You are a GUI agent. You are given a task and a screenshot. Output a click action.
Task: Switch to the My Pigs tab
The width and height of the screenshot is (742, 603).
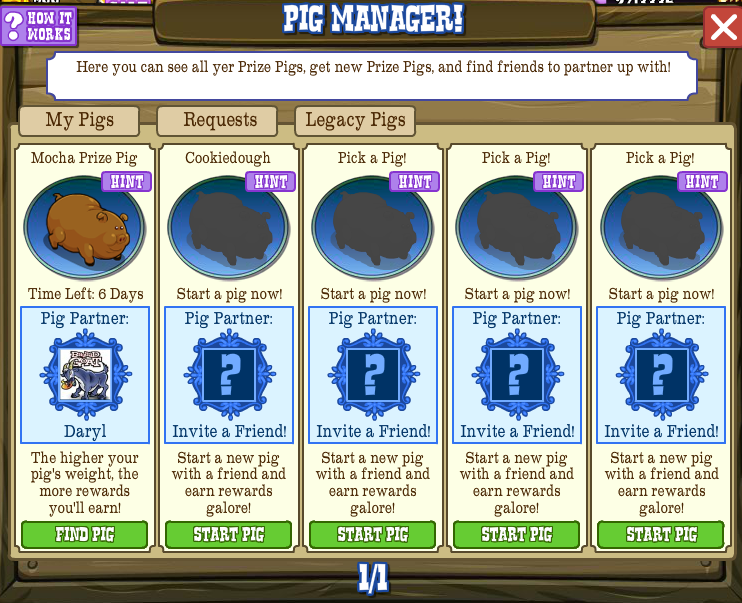pos(80,121)
